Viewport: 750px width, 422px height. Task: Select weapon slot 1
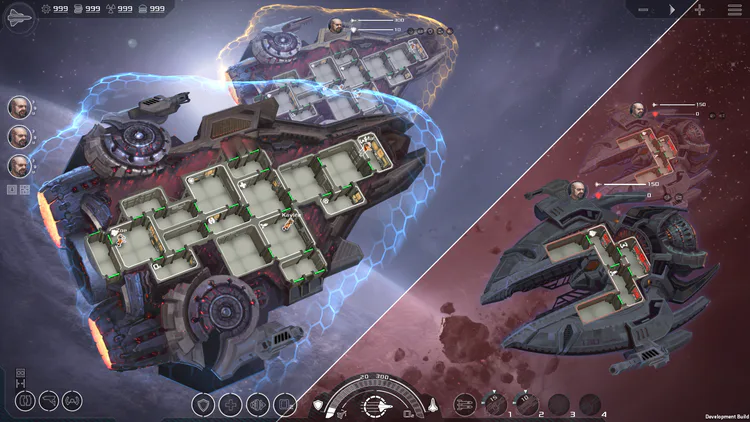coord(496,403)
